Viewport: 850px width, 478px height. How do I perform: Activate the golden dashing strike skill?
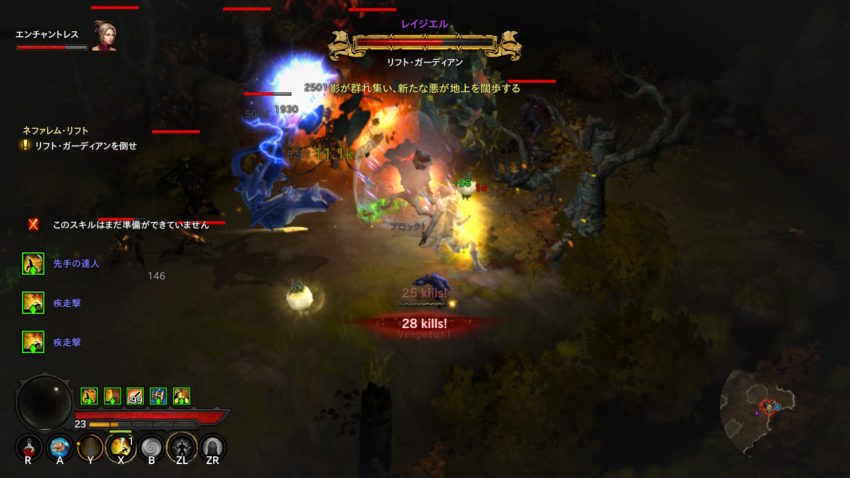coord(121,447)
